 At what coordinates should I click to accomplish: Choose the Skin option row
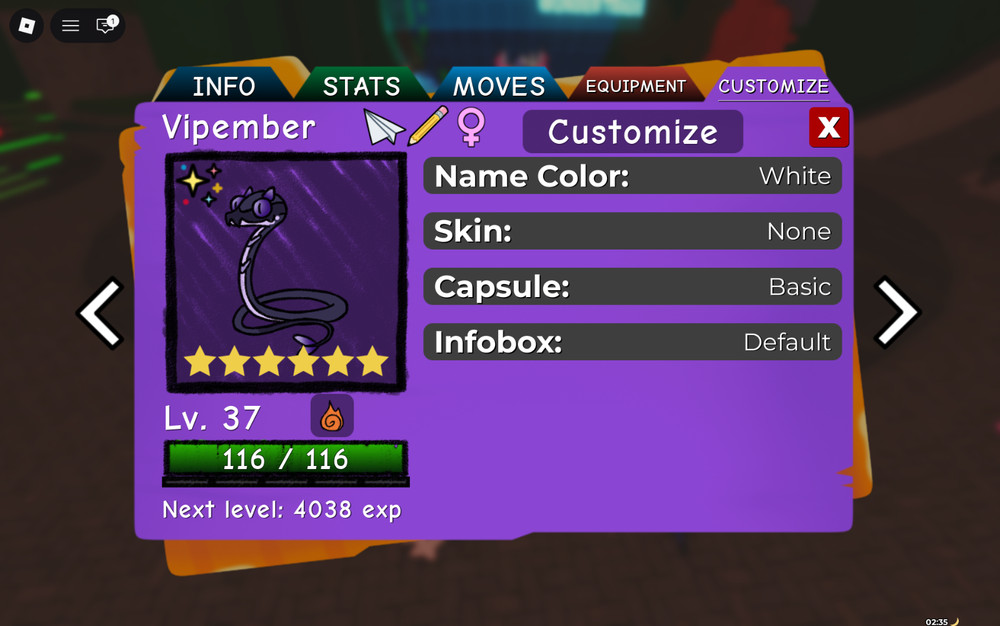click(x=632, y=231)
